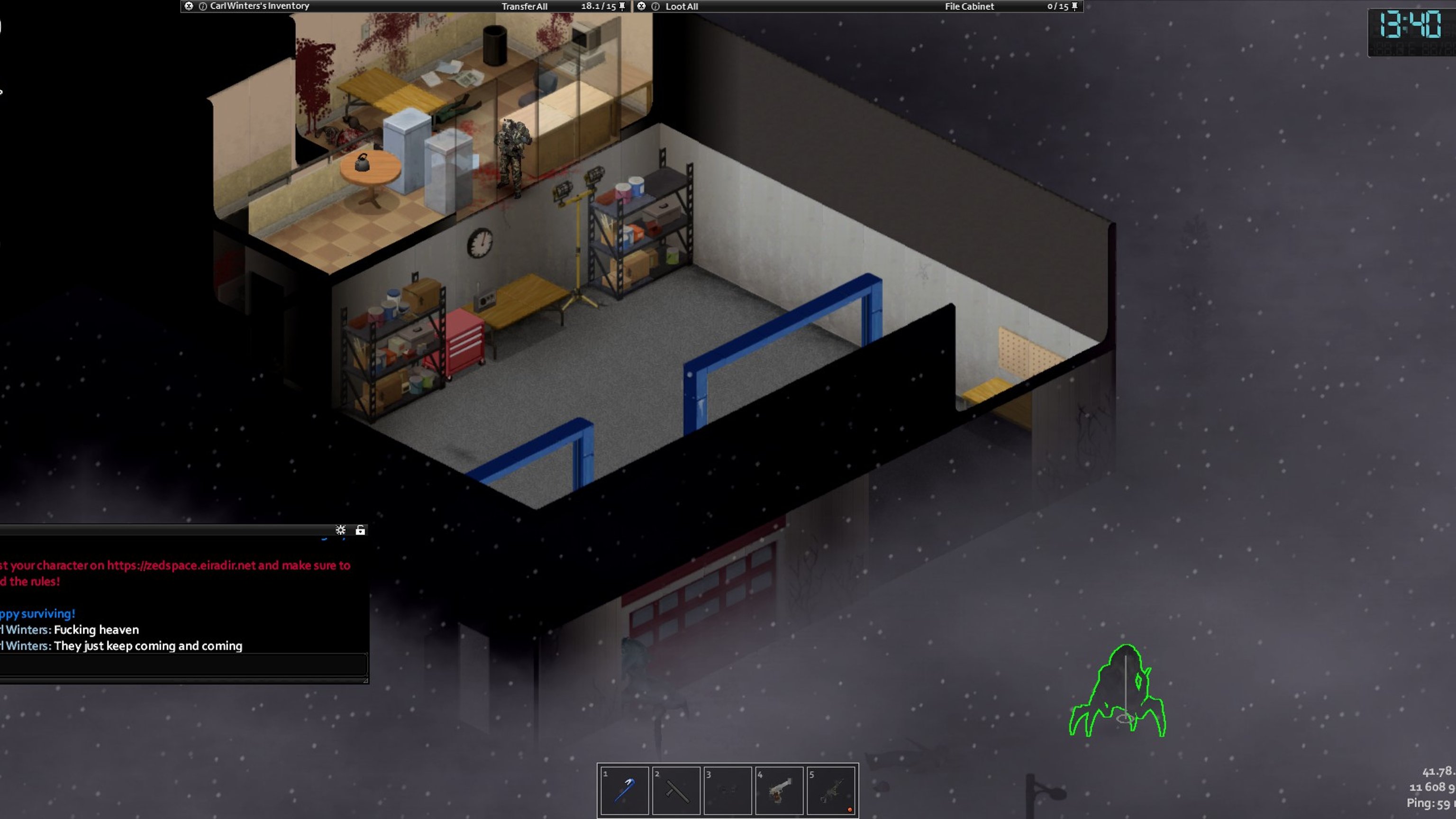Toggle the chat window lock
Image resolution: width=1456 pixels, height=819 pixels.
point(360,529)
